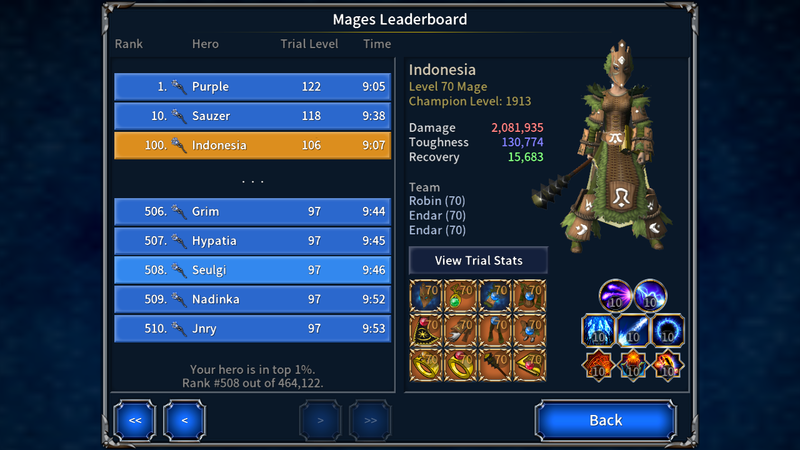This screenshot has width=800, height=450.
Task: Inspect the purple beam skill icon
Action: point(616,297)
